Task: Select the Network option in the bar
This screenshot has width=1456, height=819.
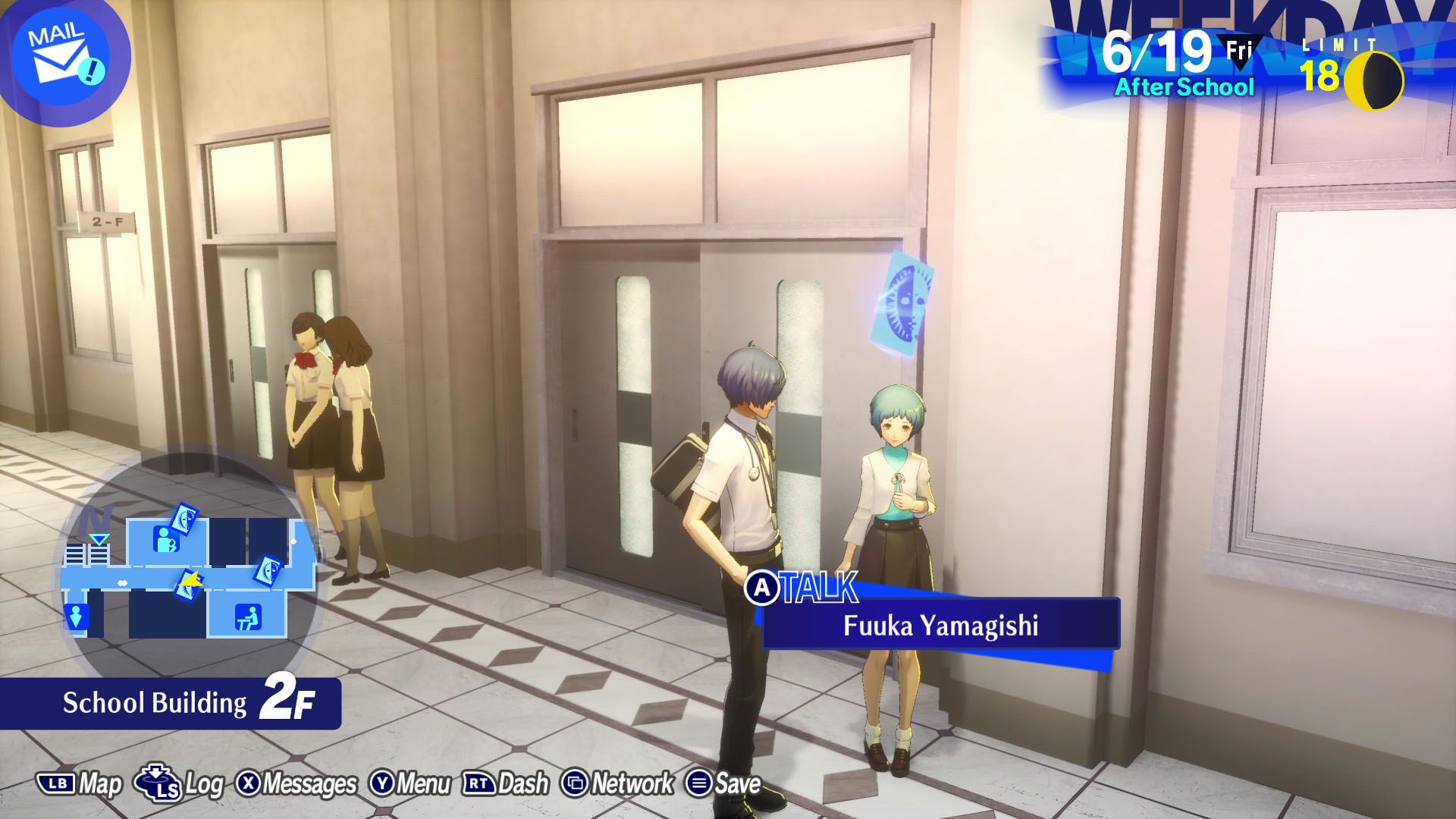Action: pyautogui.click(x=617, y=784)
